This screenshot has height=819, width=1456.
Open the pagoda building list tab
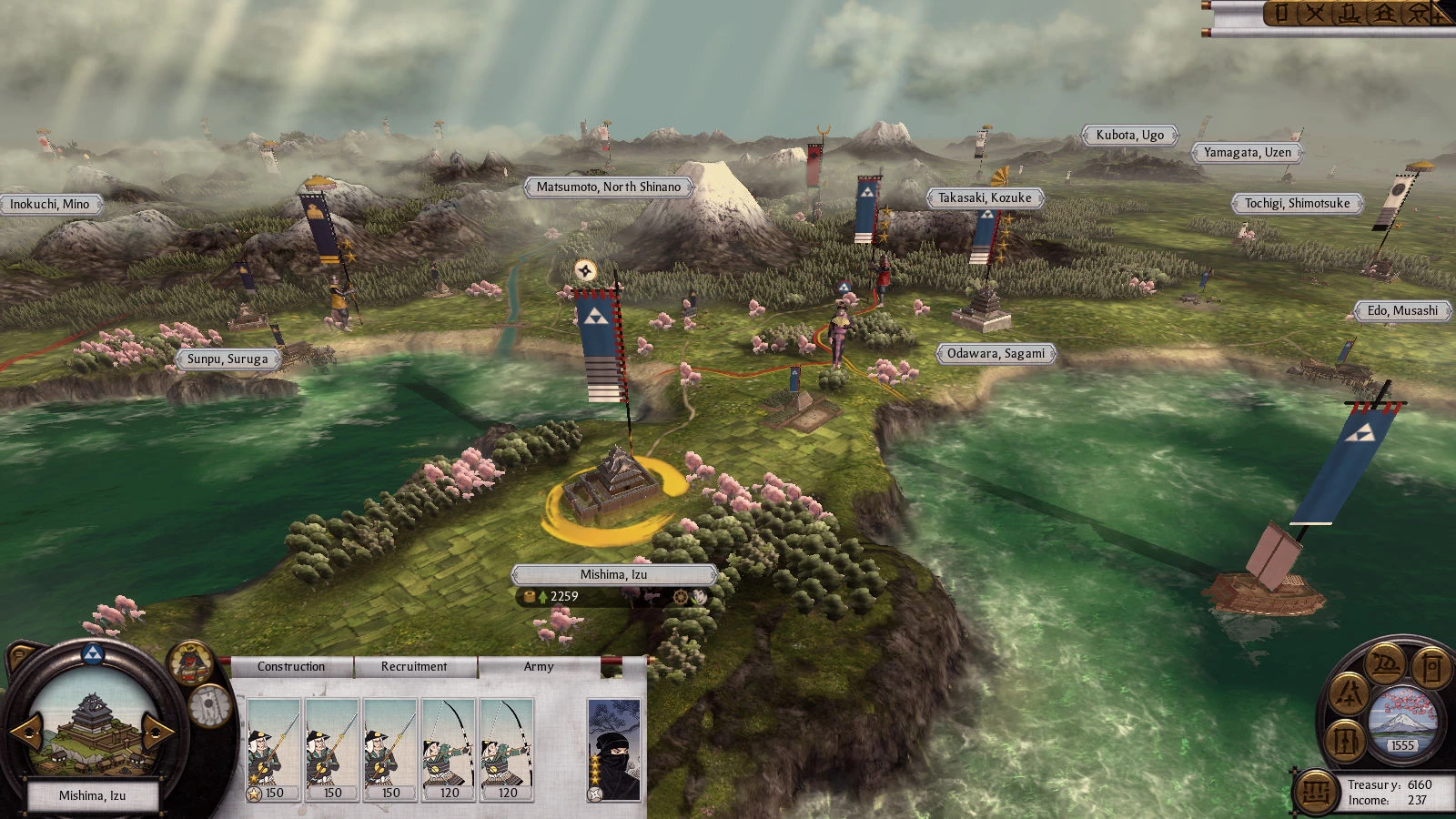(x=1384, y=13)
